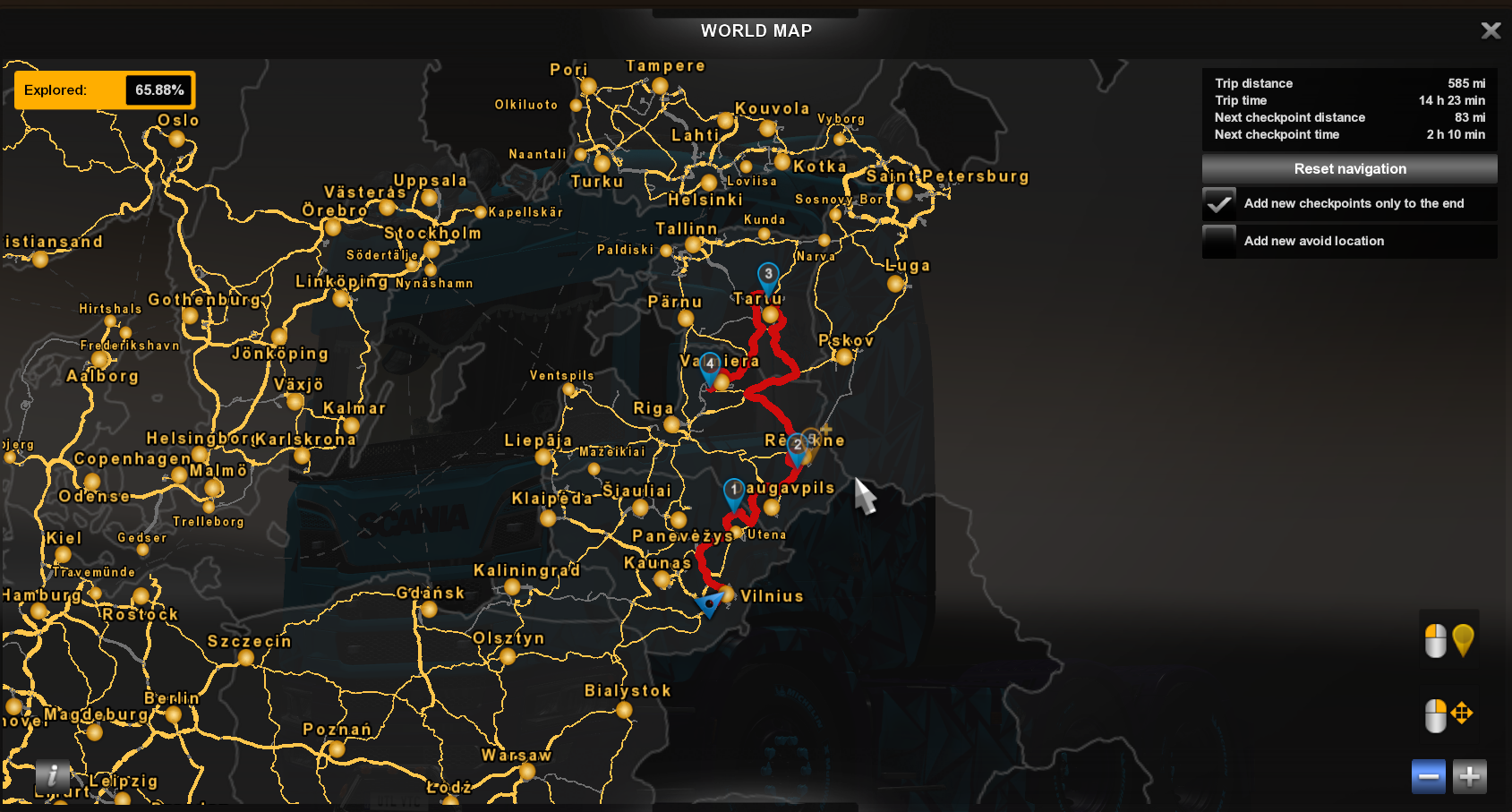The width and height of the screenshot is (1512, 812).
Task: Click the left-mouse waypoint legend icon
Action: tap(1450, 640)
